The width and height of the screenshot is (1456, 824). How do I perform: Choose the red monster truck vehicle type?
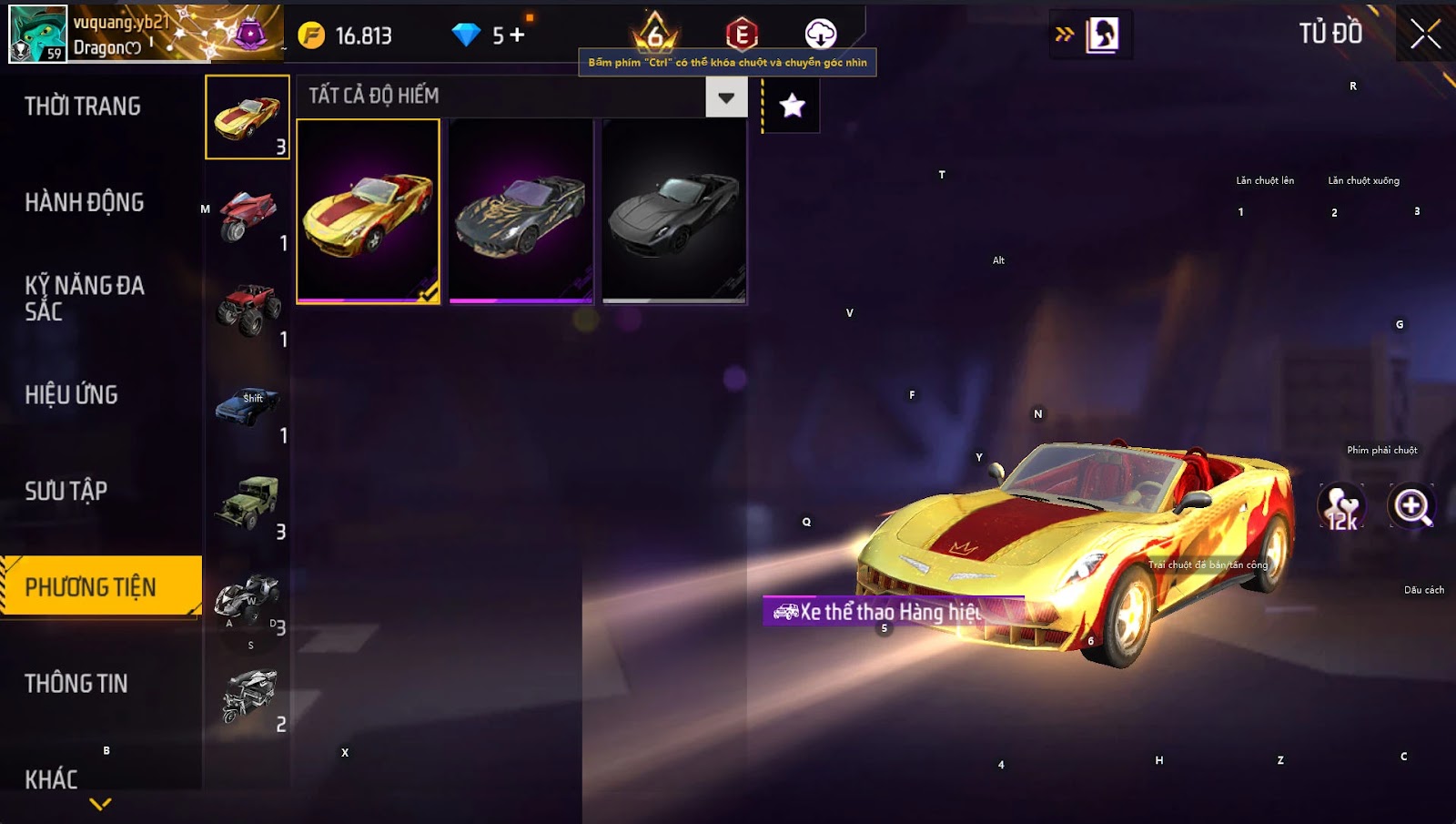coord(248,310)
